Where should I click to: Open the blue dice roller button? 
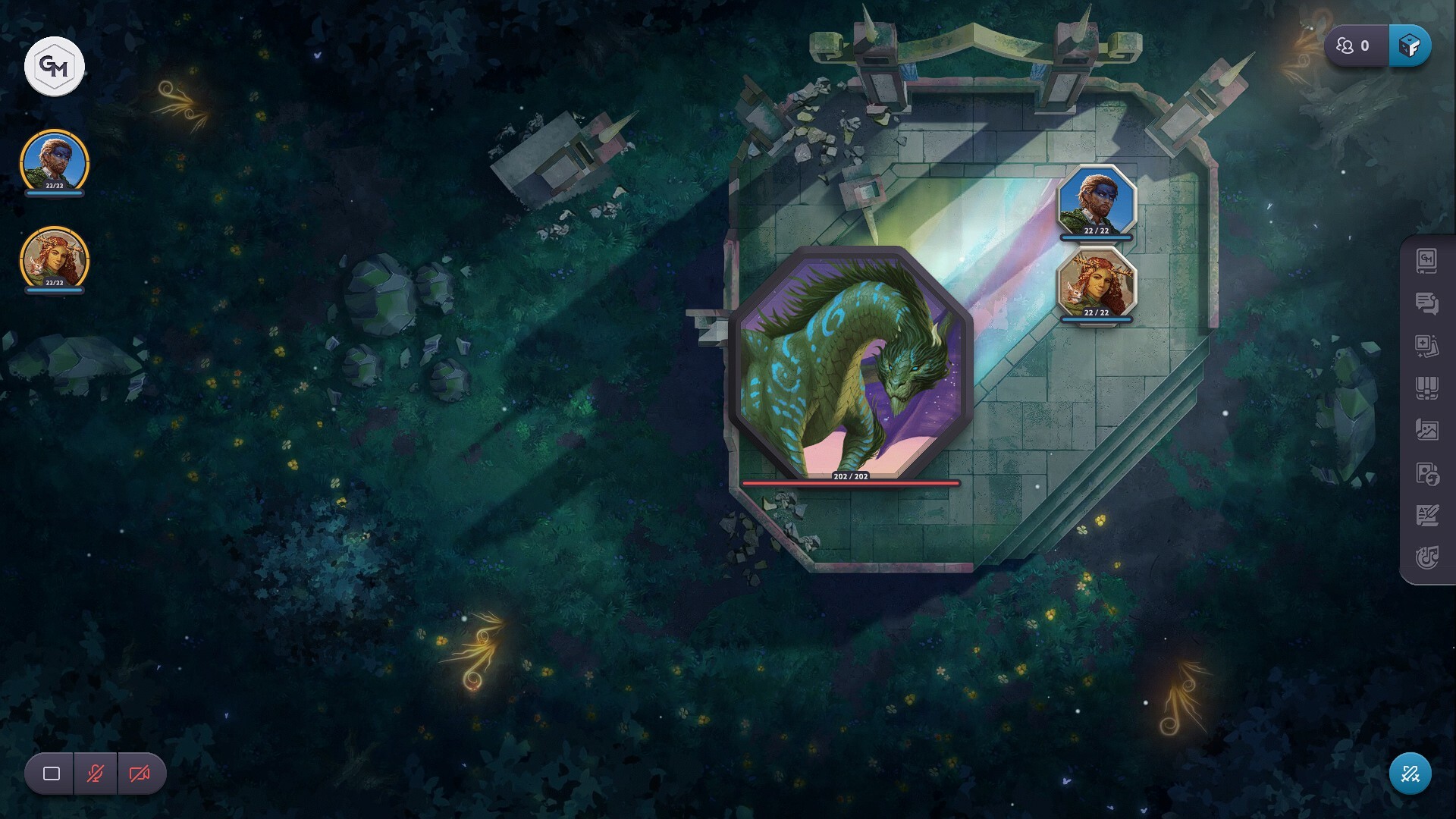[1410, 46]
